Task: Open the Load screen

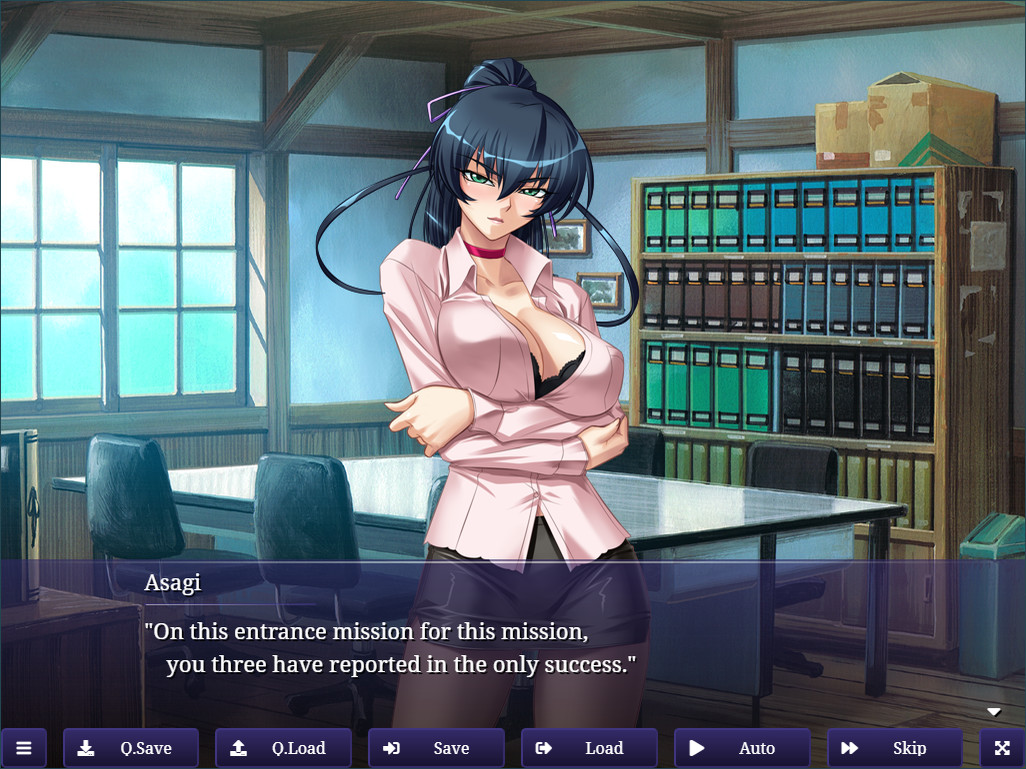Action: coord(589,748)
